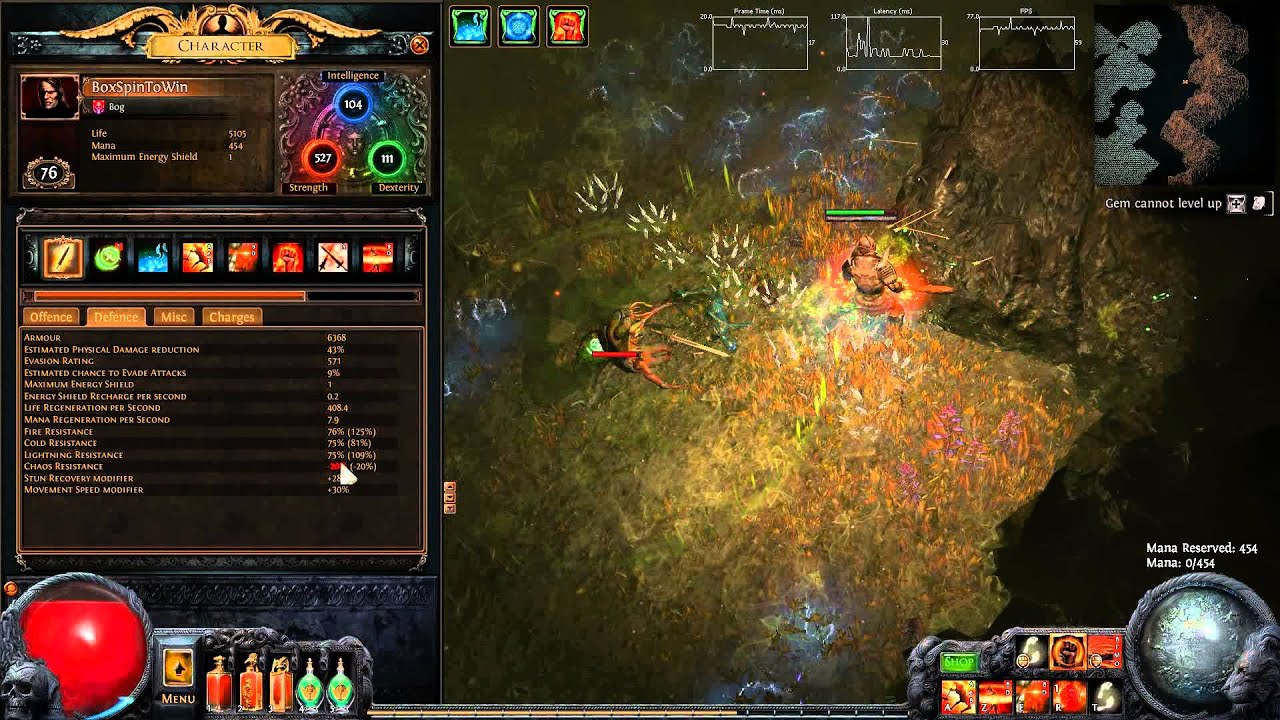Click the skull gem level-up icon
The image size is (1280, 720).
[x=1237, y=204]
